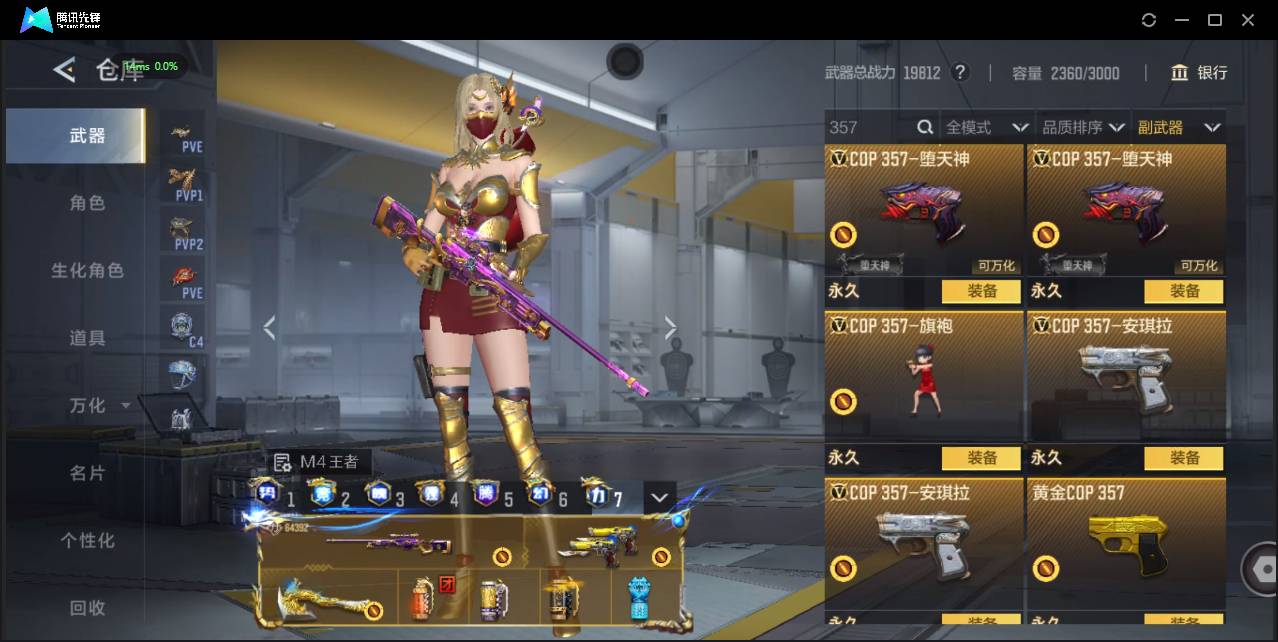The height and width of the screenshot is (642, 1278).
Task: Maximize the emulator window
Action: [x=1215, y=20]
